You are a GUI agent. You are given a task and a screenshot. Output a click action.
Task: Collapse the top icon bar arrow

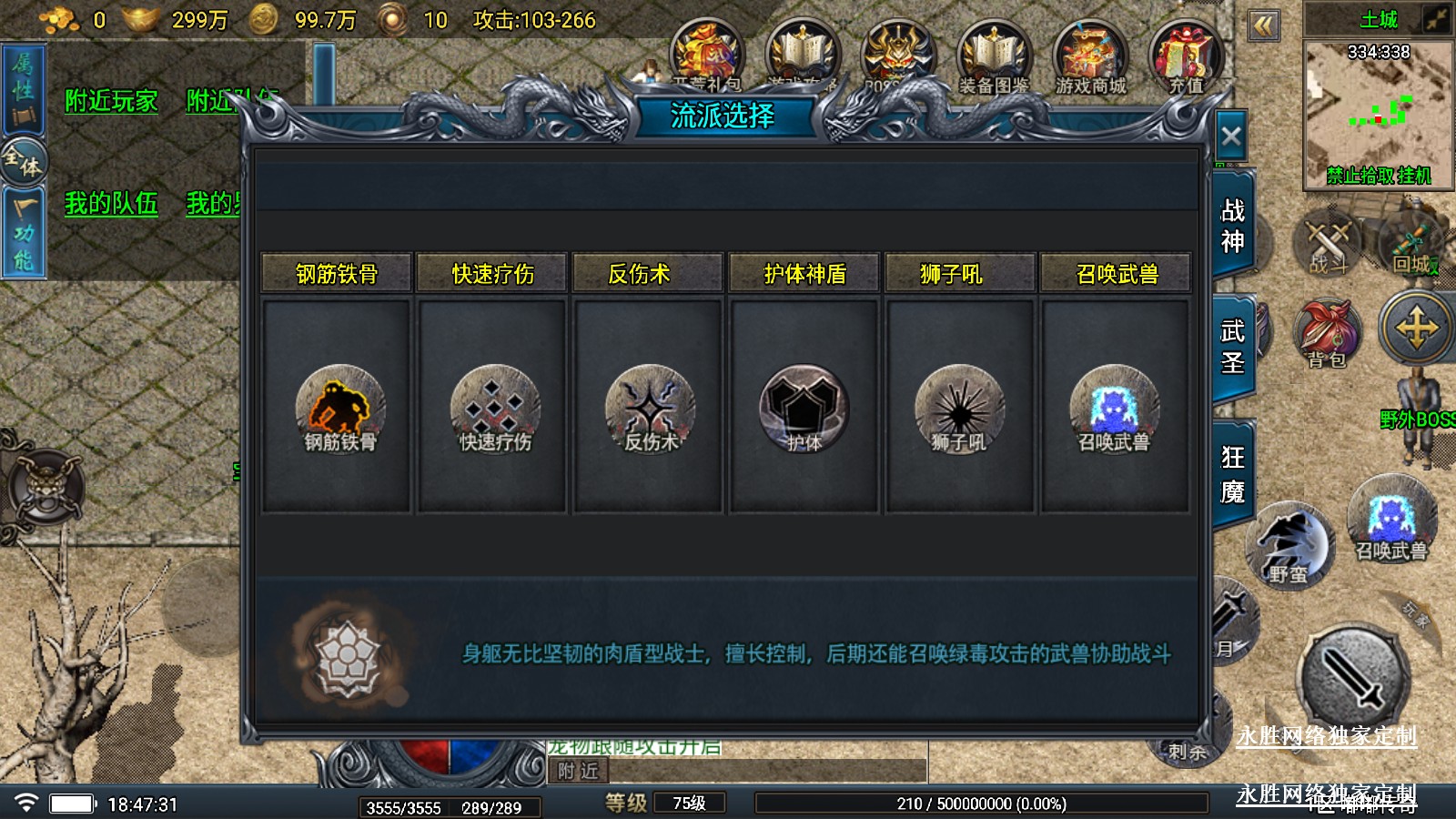pos(1263,25)
